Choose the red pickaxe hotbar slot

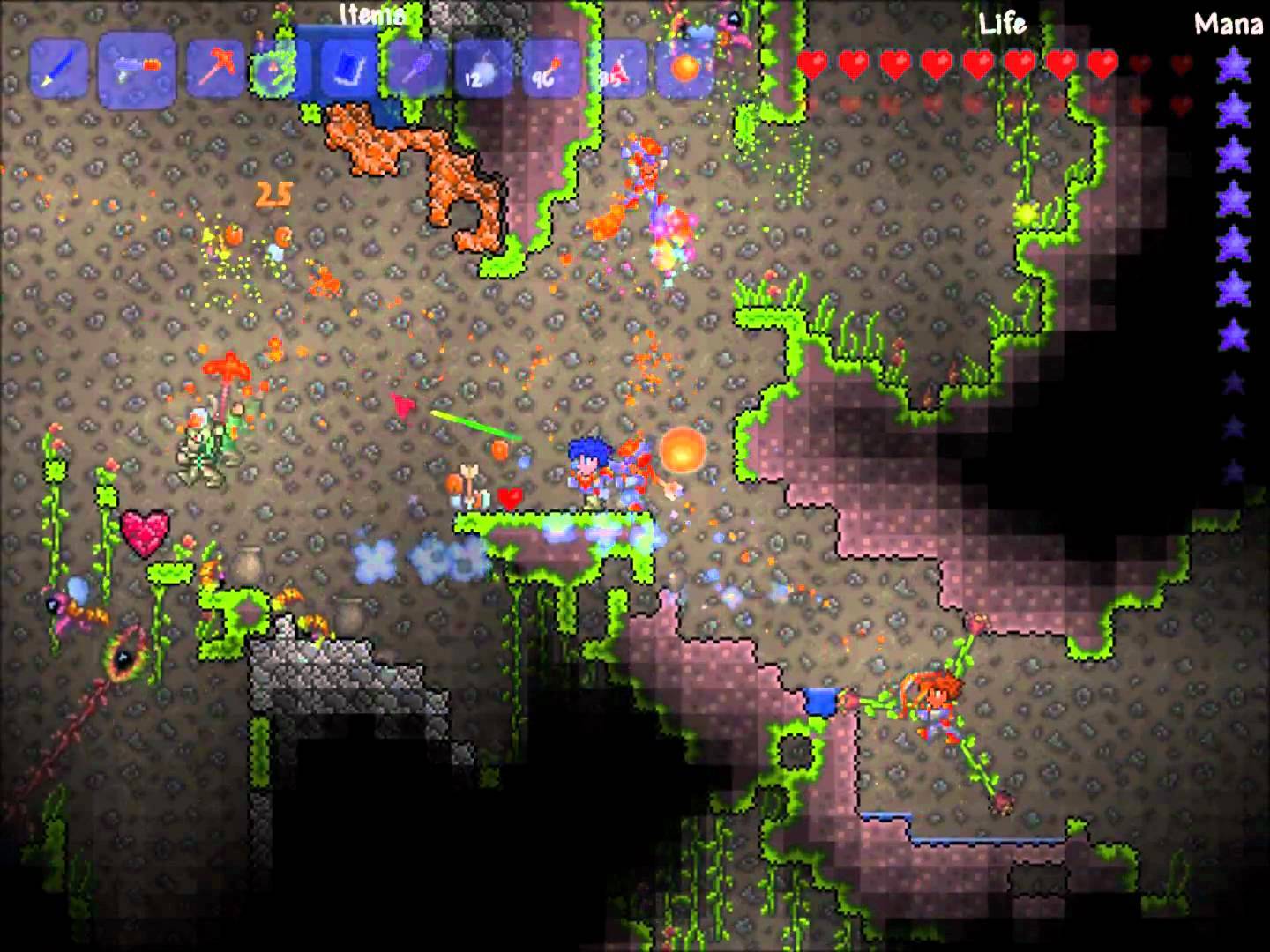tap(214, 69)
